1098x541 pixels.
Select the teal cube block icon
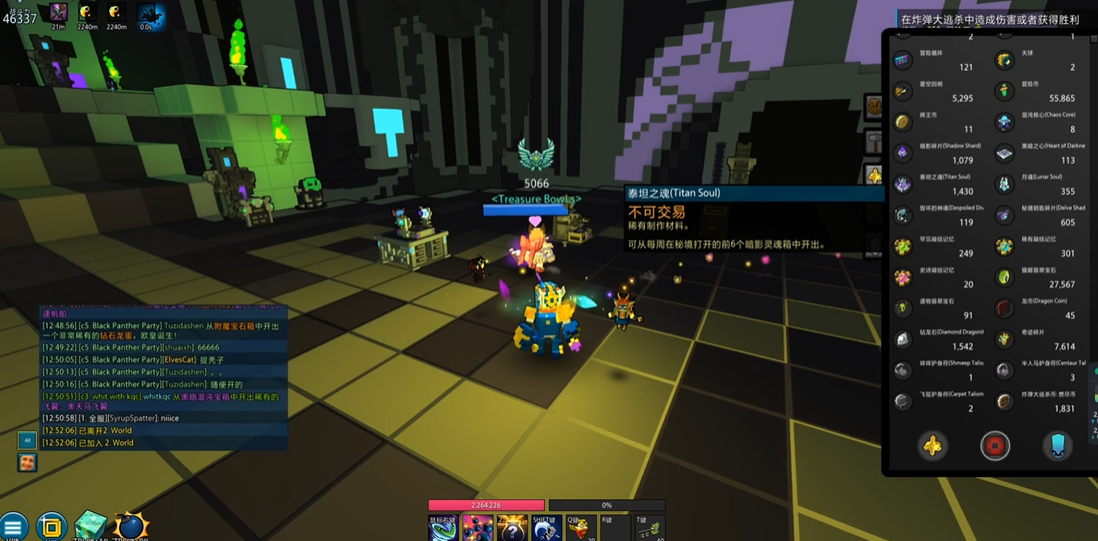[91, 526]
